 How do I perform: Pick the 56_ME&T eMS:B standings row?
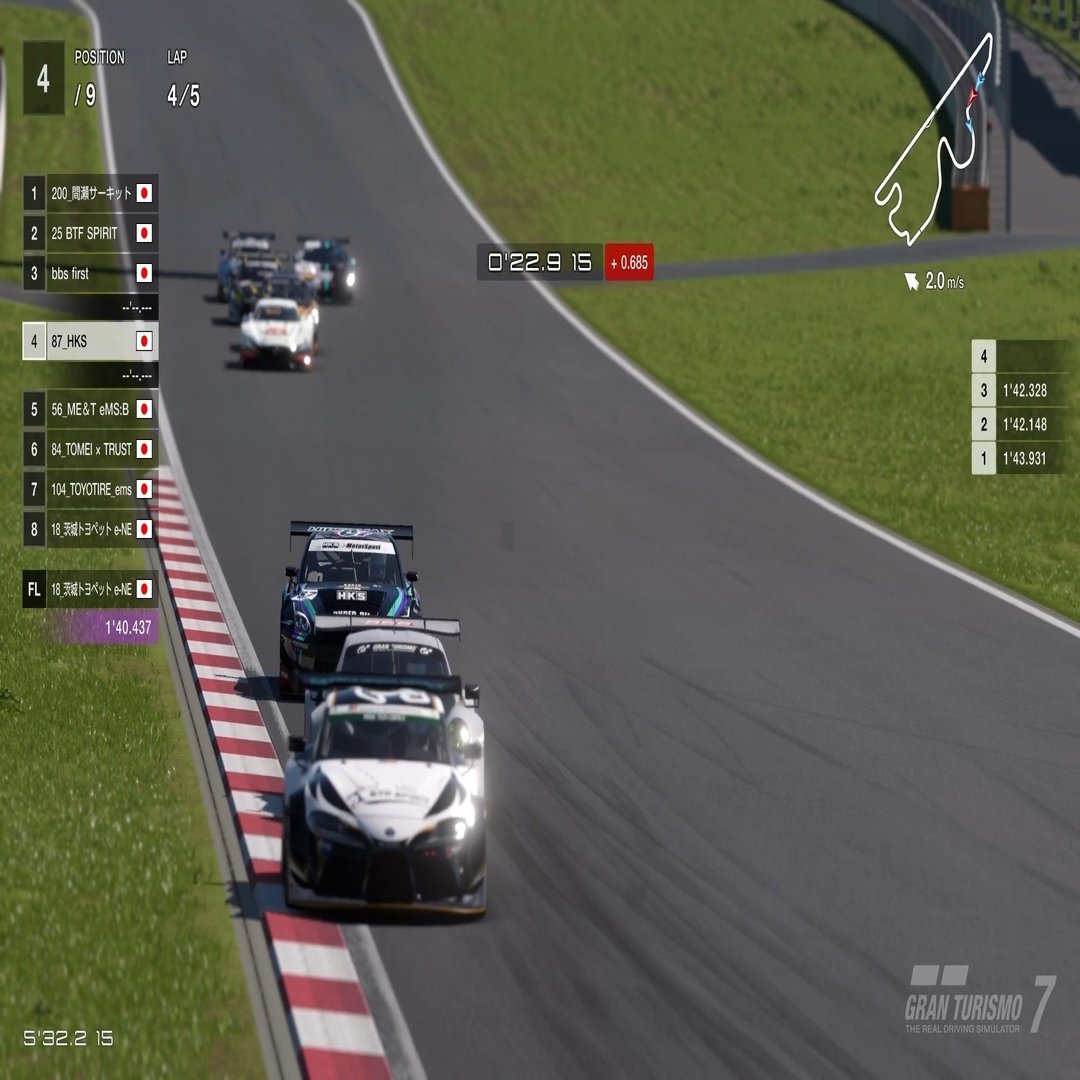91,408
